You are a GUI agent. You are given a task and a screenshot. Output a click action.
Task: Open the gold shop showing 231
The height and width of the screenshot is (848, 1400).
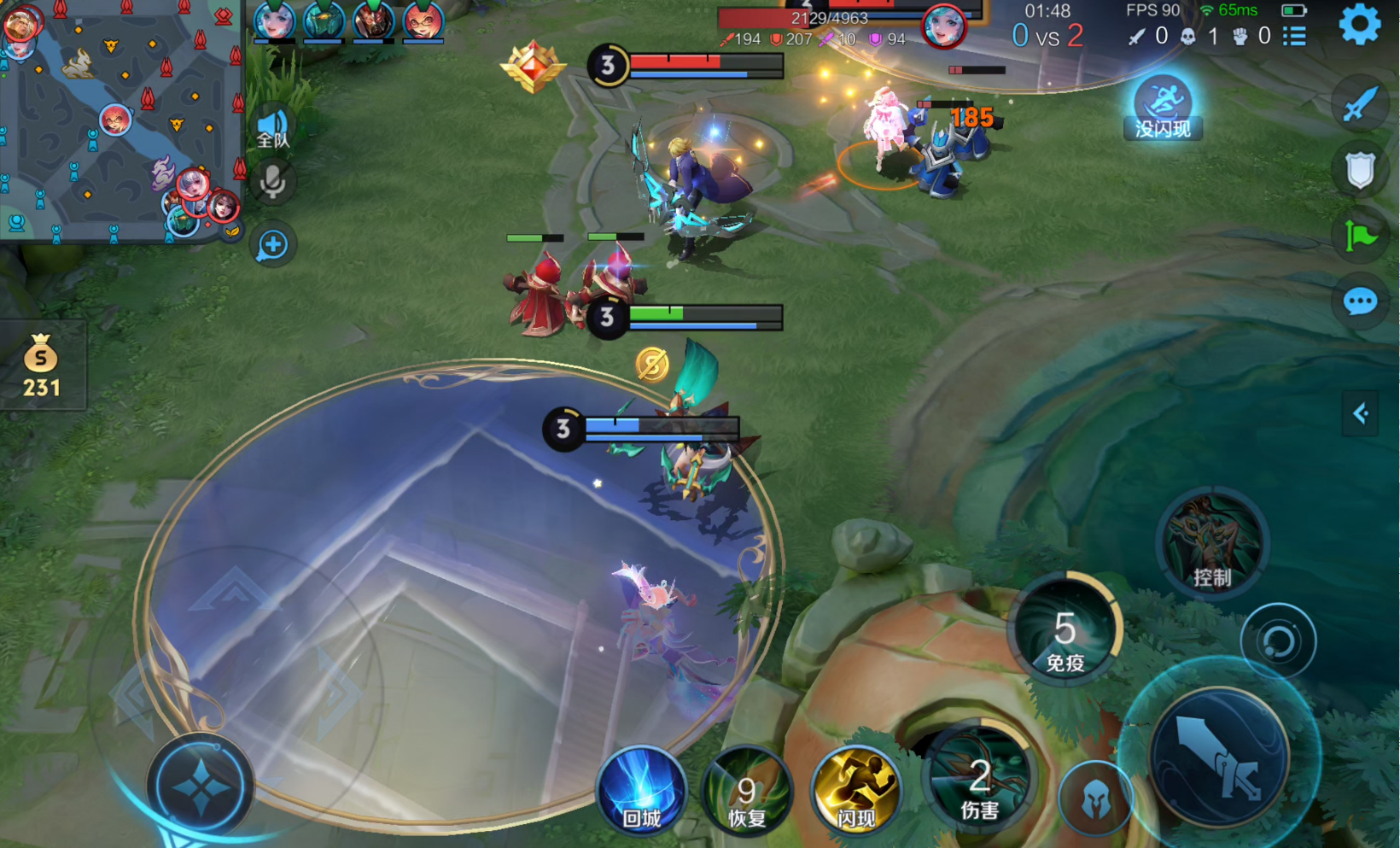41,366
